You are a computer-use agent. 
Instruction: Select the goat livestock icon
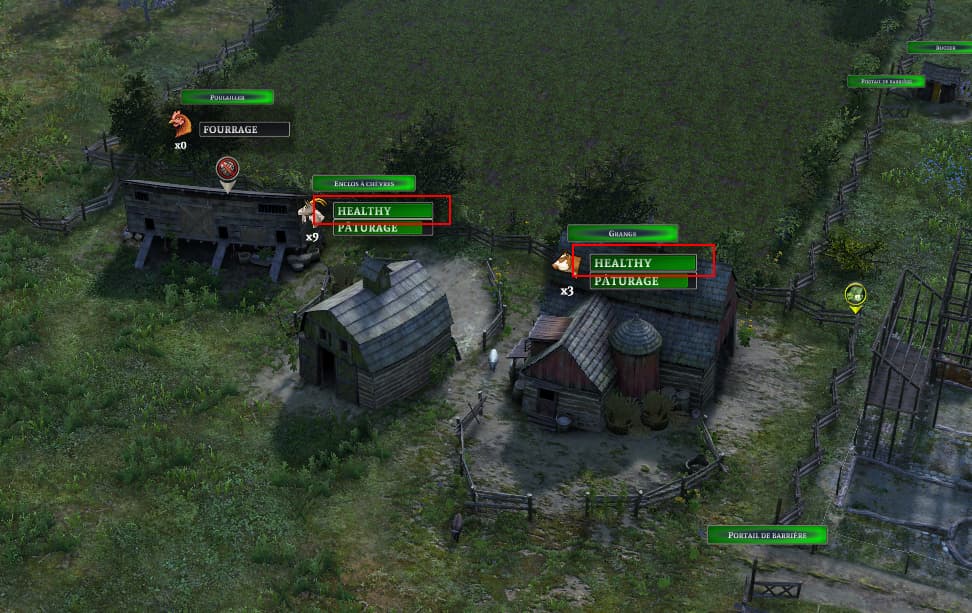click(313, 212)
